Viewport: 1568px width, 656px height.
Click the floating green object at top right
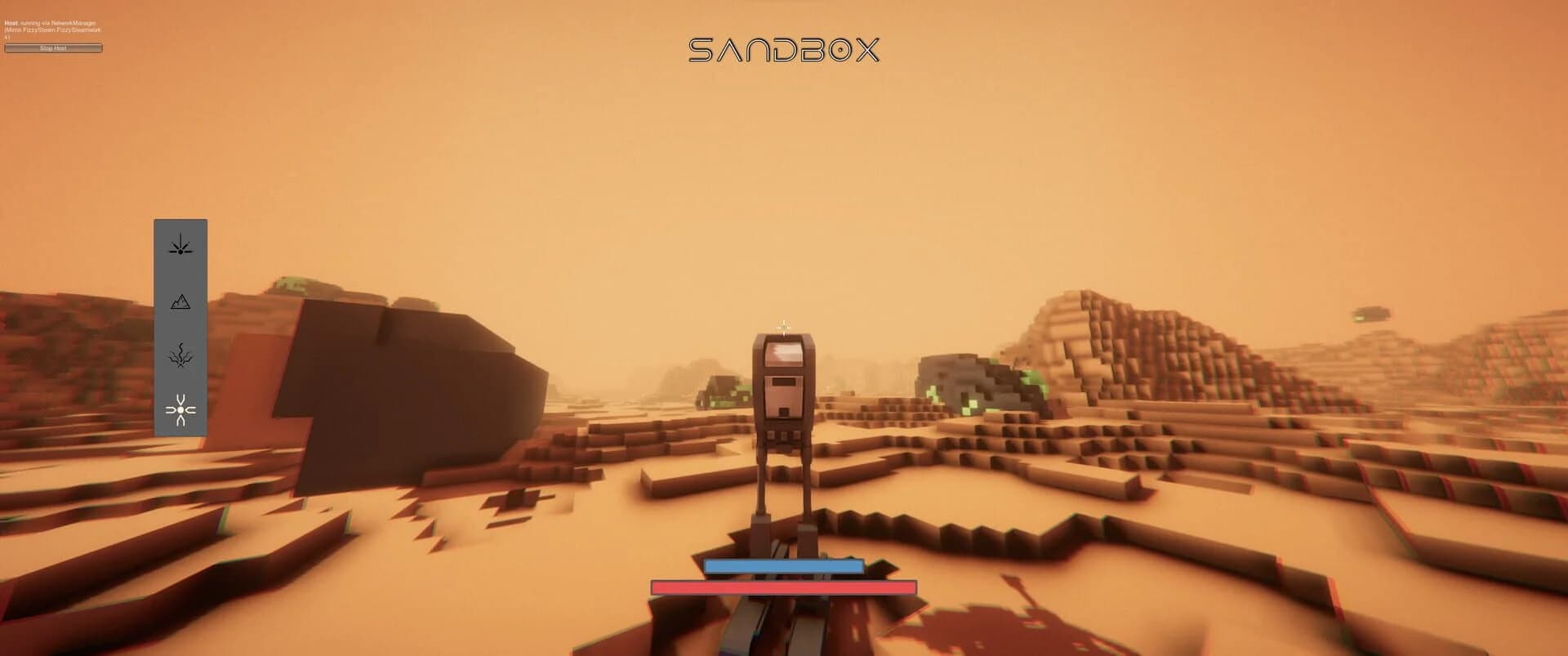click(x=1372, y=313)
